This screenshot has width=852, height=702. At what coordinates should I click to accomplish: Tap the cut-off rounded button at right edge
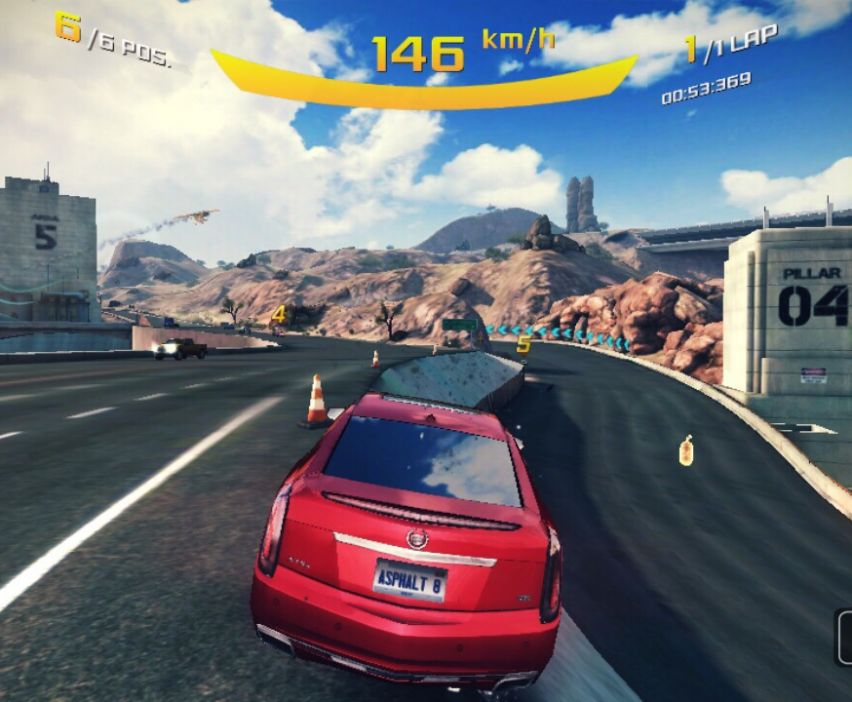click(x=843, y=638)
